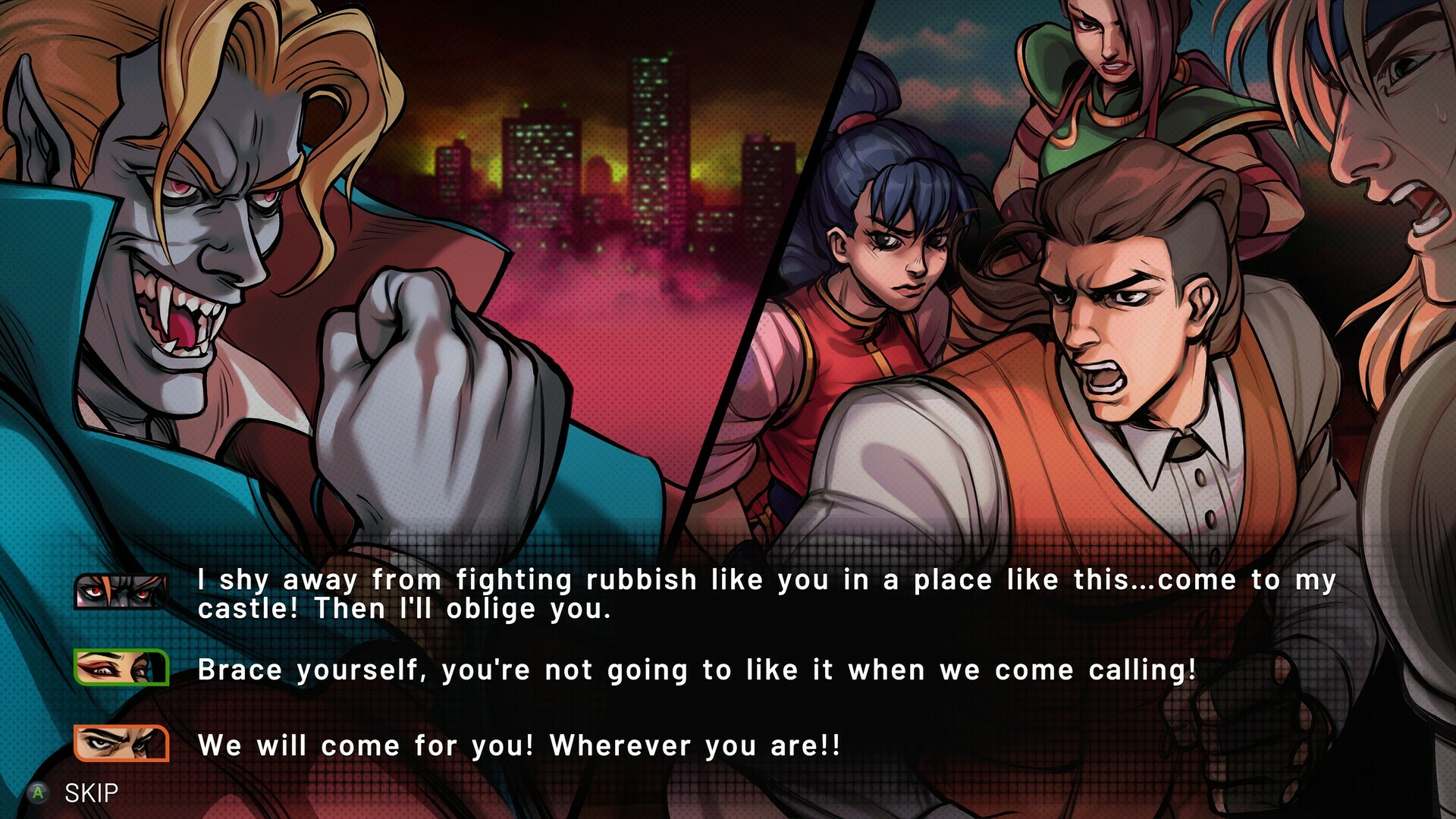Select the left comic panel with the vampire

click(303, 265)
